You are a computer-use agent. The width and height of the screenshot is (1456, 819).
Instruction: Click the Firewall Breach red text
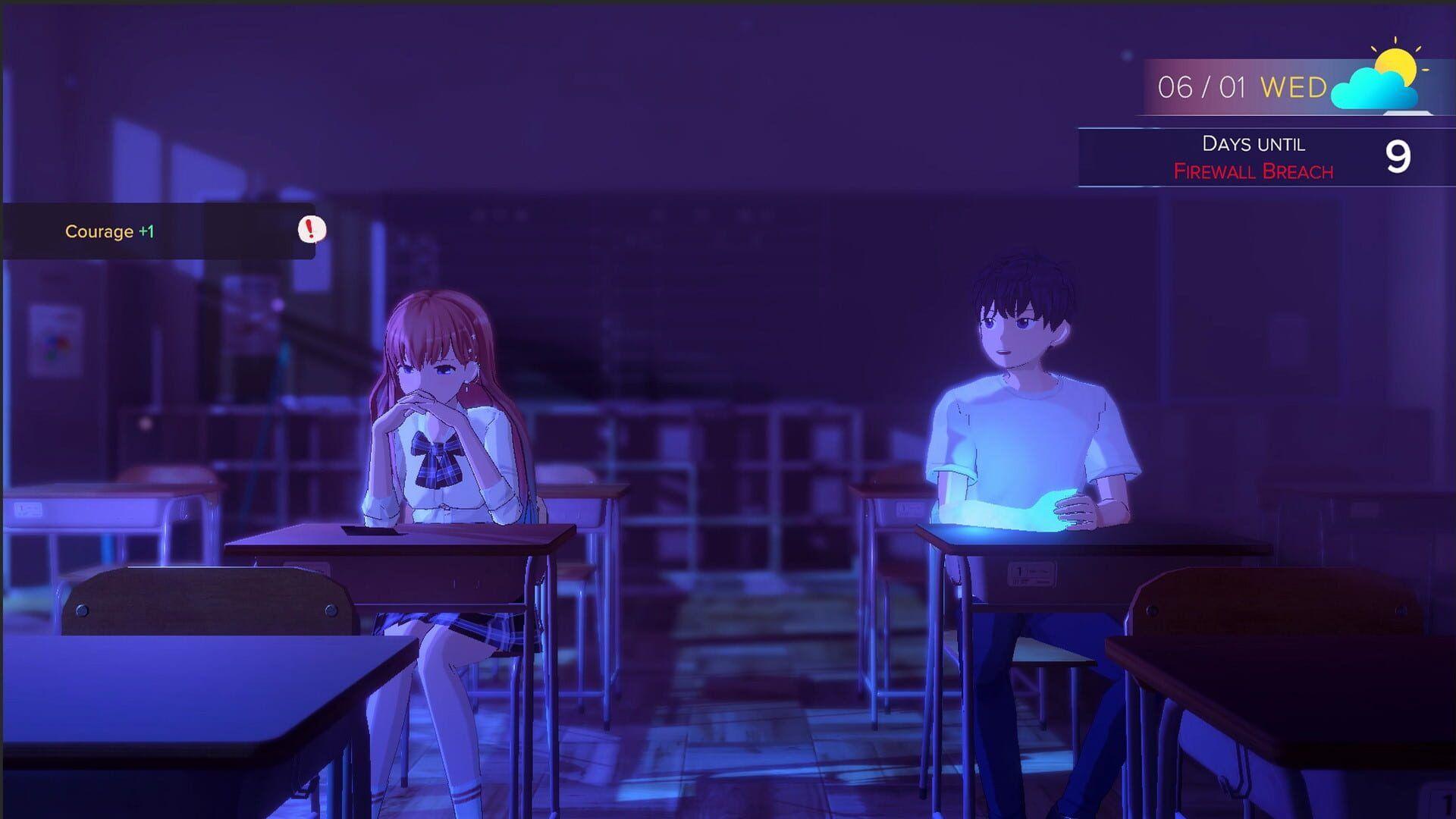point(1254,172)
